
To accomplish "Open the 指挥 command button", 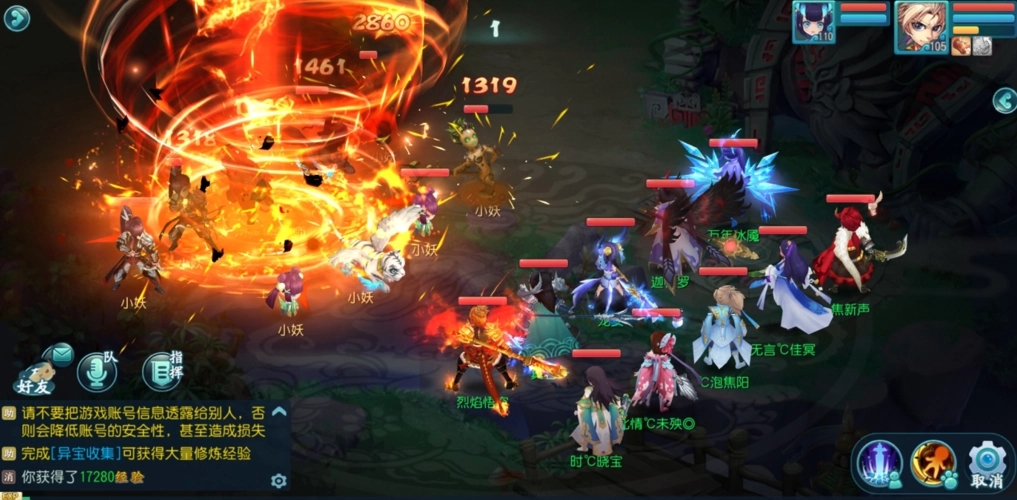I will [x=162, y=371].
